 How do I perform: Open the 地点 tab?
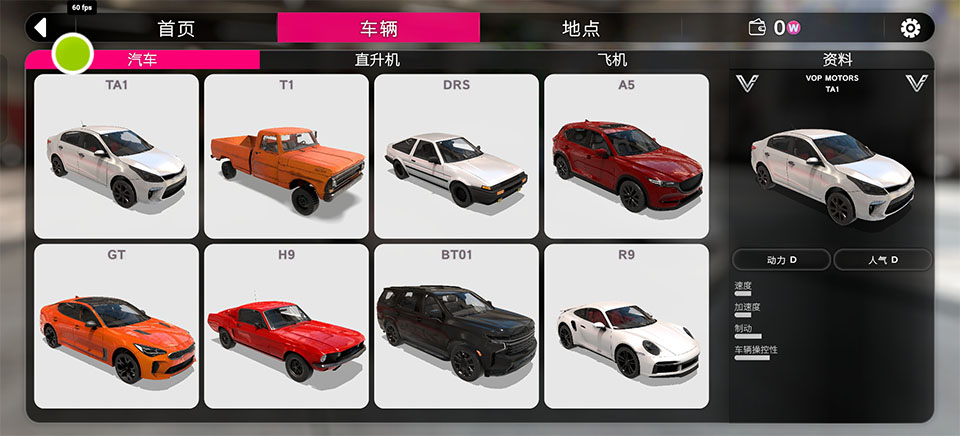(581, 28)
